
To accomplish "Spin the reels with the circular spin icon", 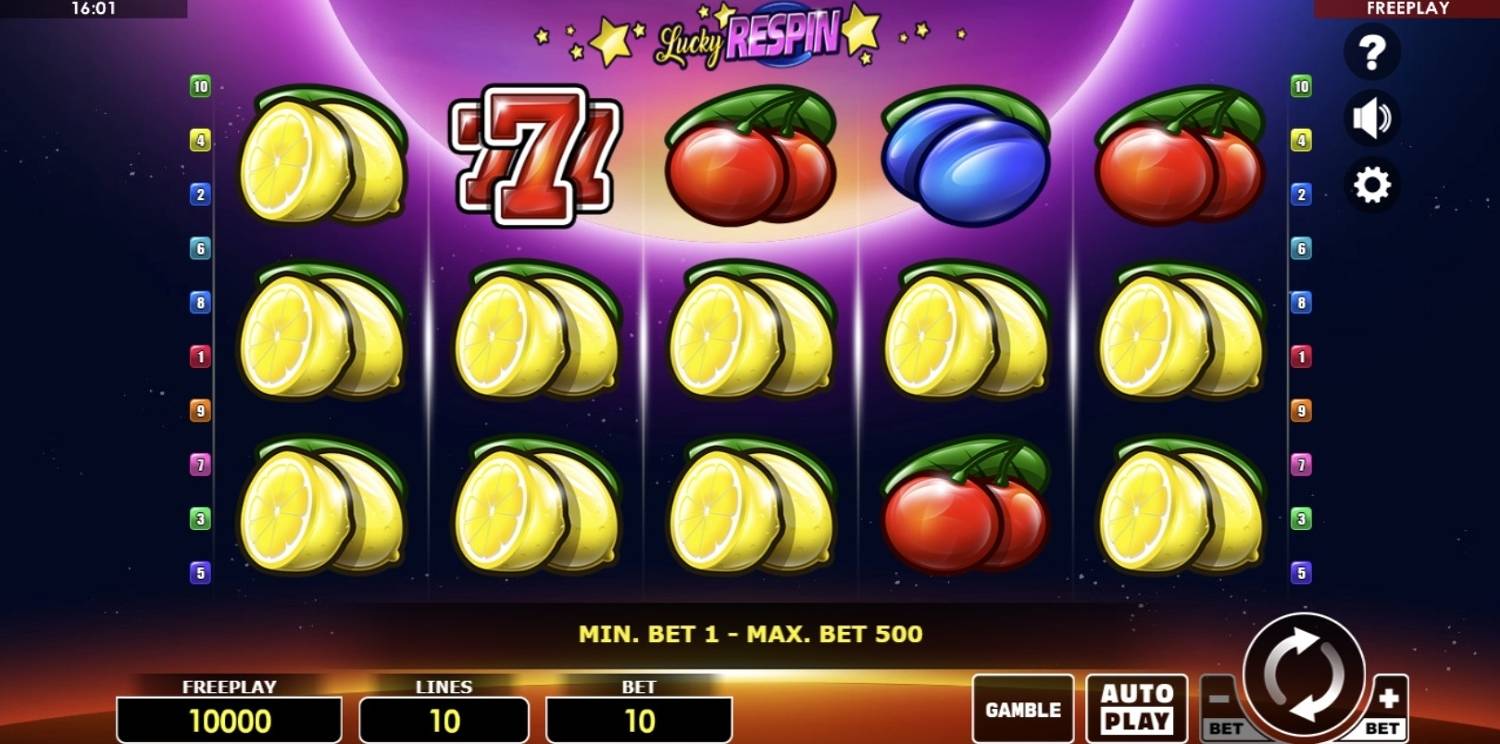I will coord(1305,676).
